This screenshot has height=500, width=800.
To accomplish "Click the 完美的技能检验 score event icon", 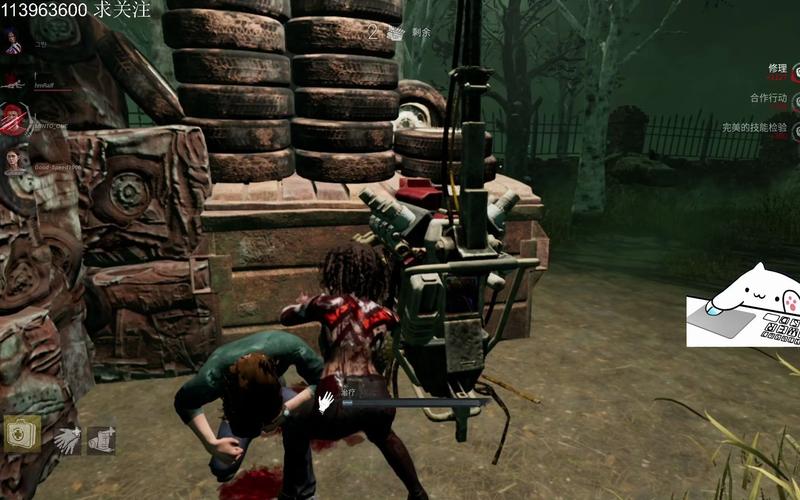I will click(795, 130).
